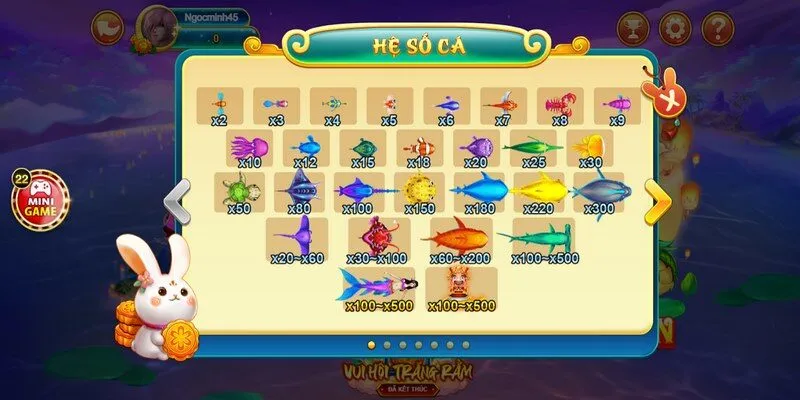The width and height of the screenshot is (800, 400).
Task: Click the back arrow button
Action: [x=106, y=26]
